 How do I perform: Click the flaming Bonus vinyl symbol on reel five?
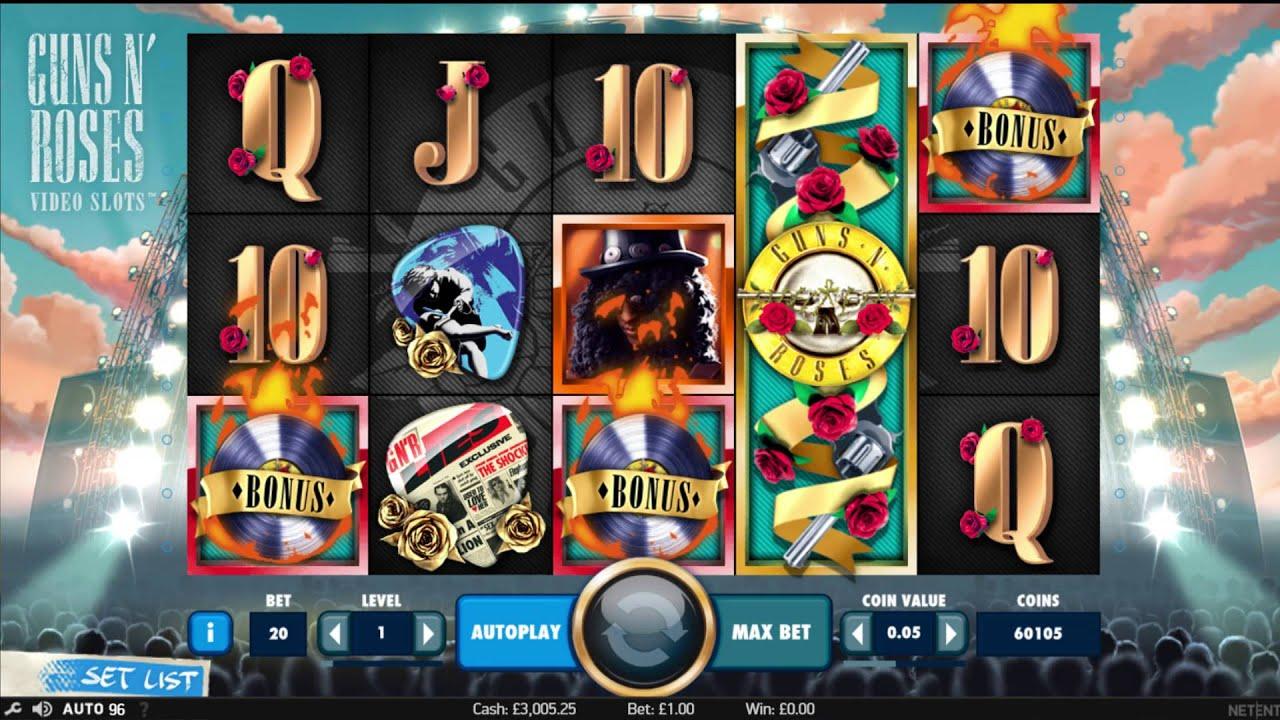point(1005,124)
